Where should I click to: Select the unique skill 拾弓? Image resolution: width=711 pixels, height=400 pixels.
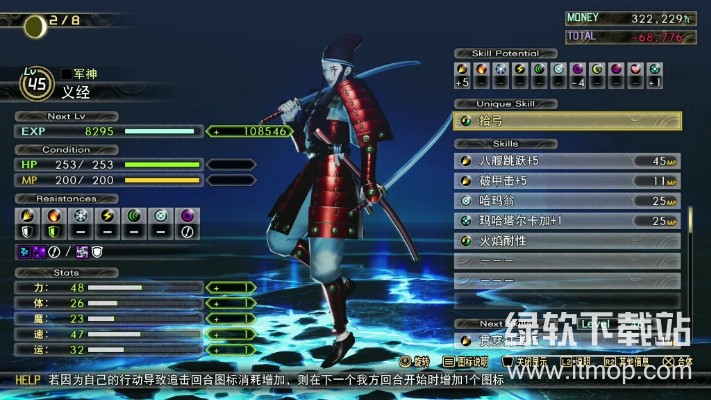coord(567,120)
